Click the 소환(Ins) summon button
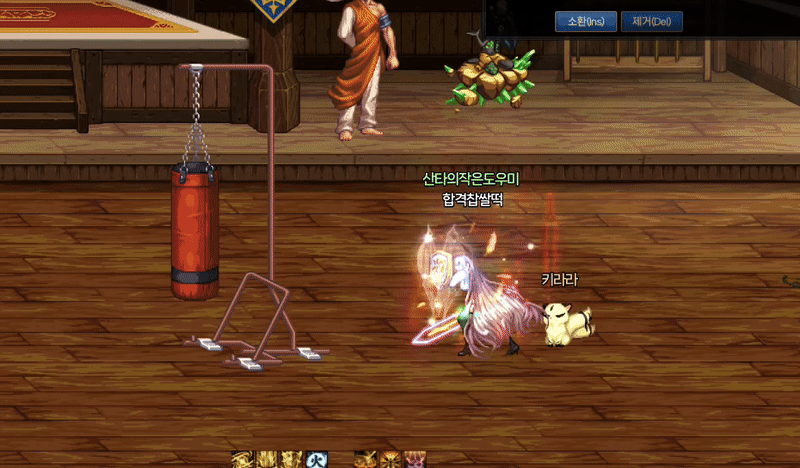 pos(586,21)
